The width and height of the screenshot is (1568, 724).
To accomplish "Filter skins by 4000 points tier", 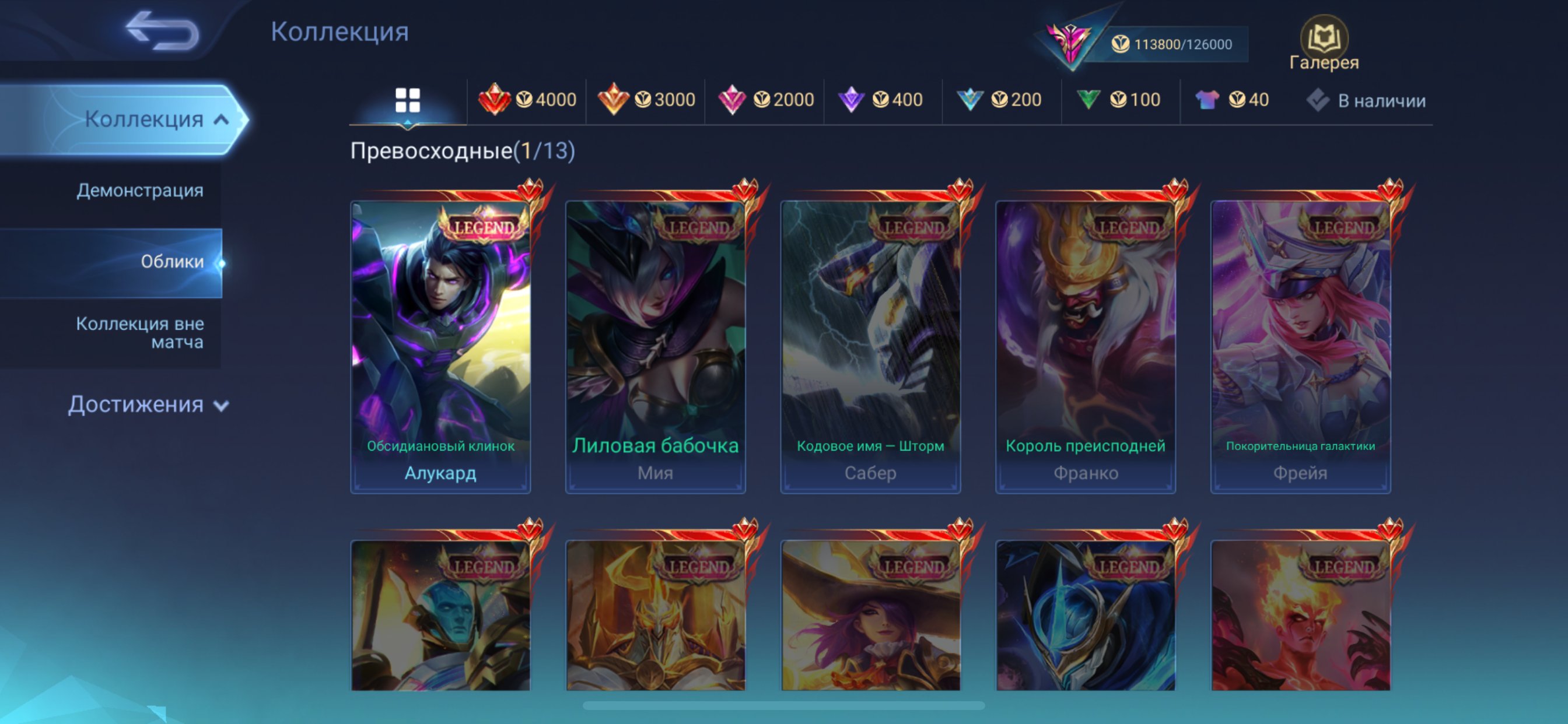I will [527, 100].
